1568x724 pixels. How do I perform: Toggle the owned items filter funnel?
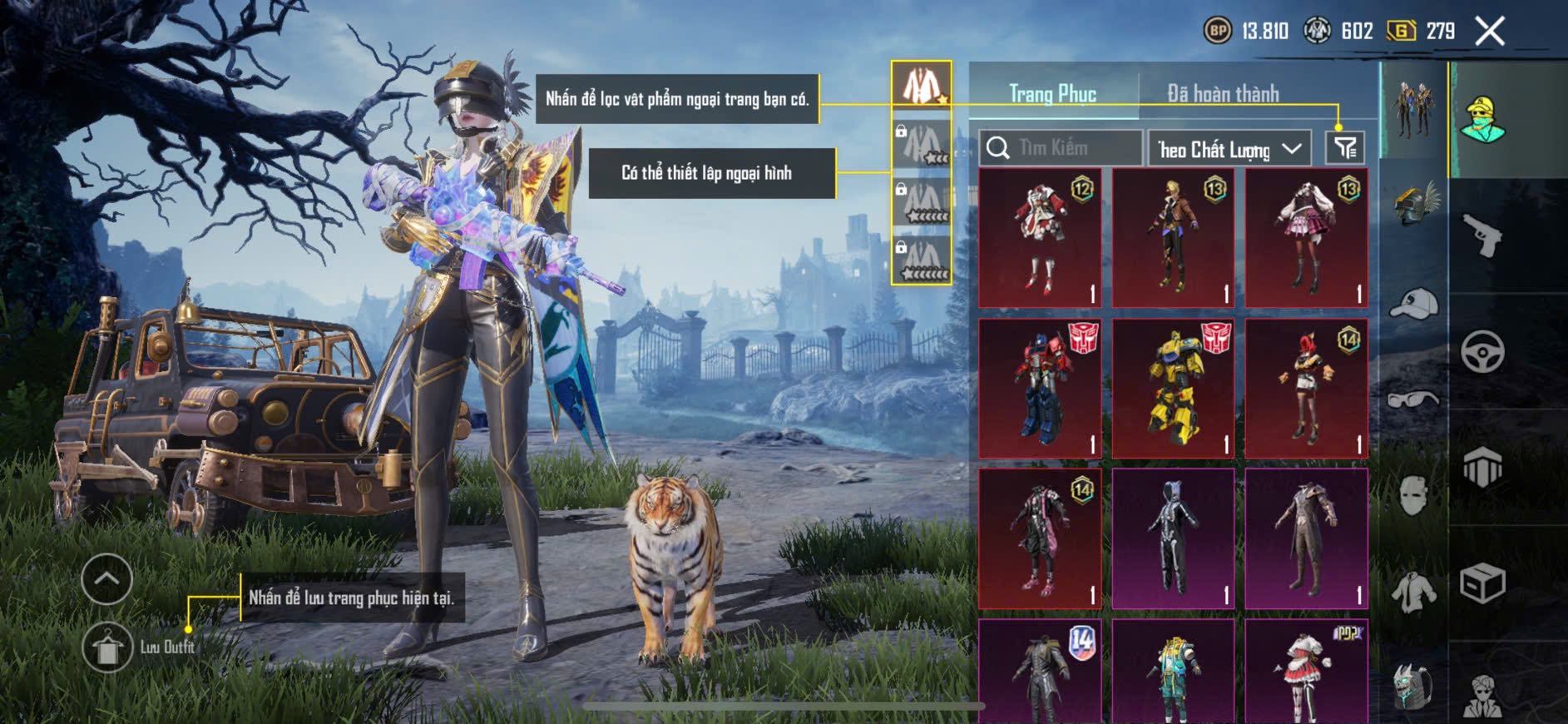1344,148
